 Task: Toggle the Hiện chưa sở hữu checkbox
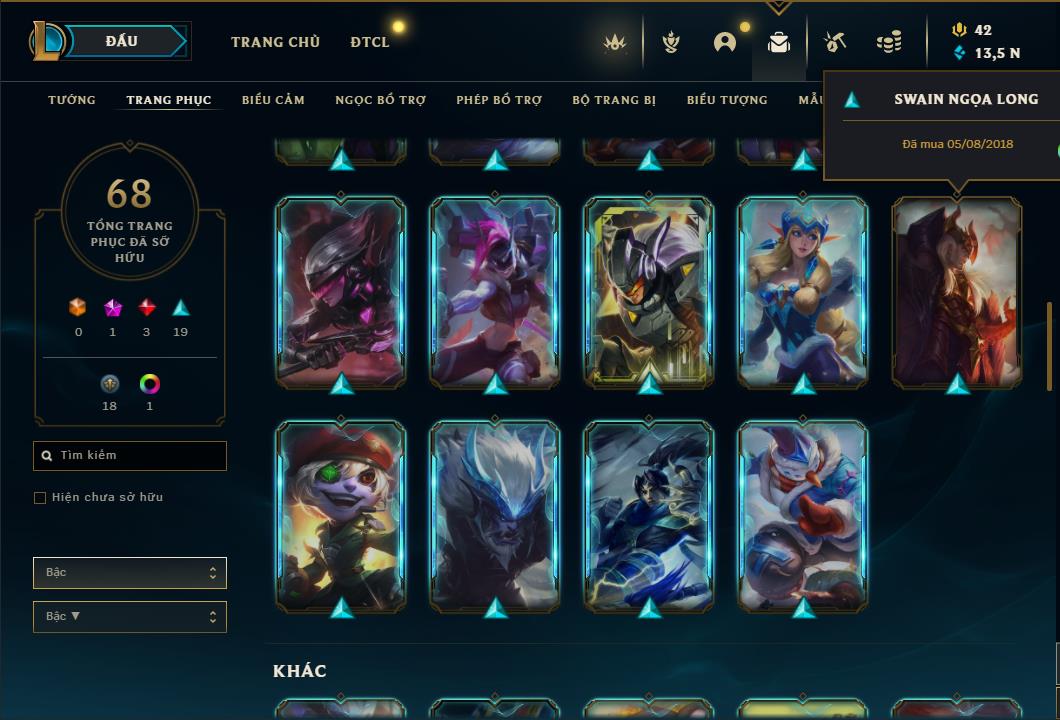click(x=40, y=498)
